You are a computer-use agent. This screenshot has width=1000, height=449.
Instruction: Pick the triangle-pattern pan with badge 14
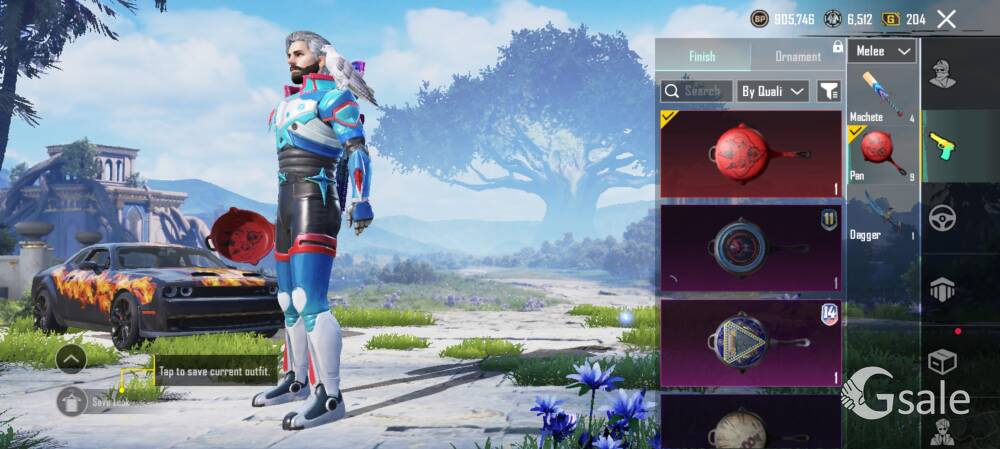coord(751,341)
